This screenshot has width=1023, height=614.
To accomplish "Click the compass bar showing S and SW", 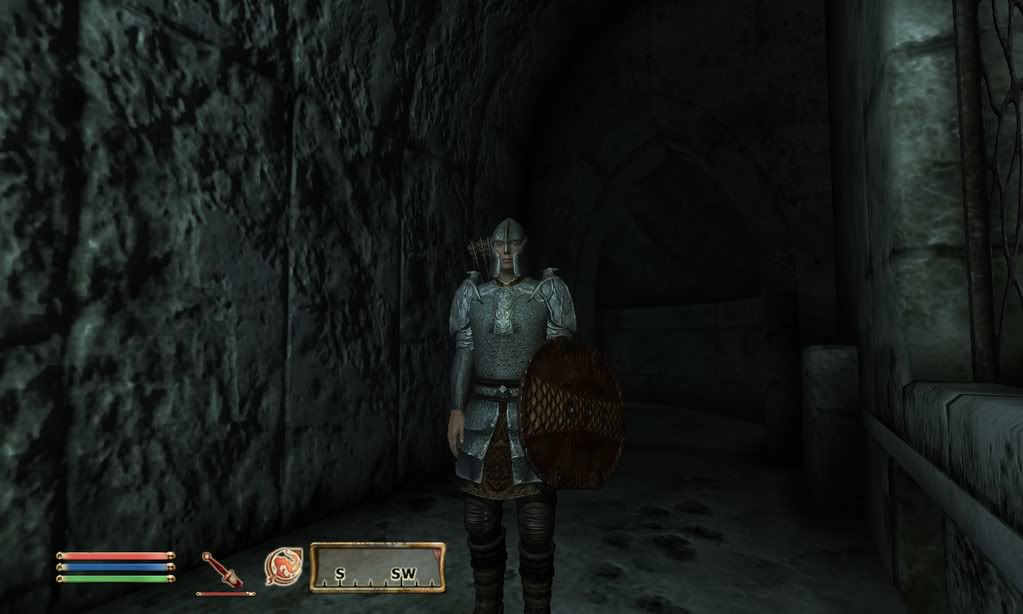I will [377, 568].
